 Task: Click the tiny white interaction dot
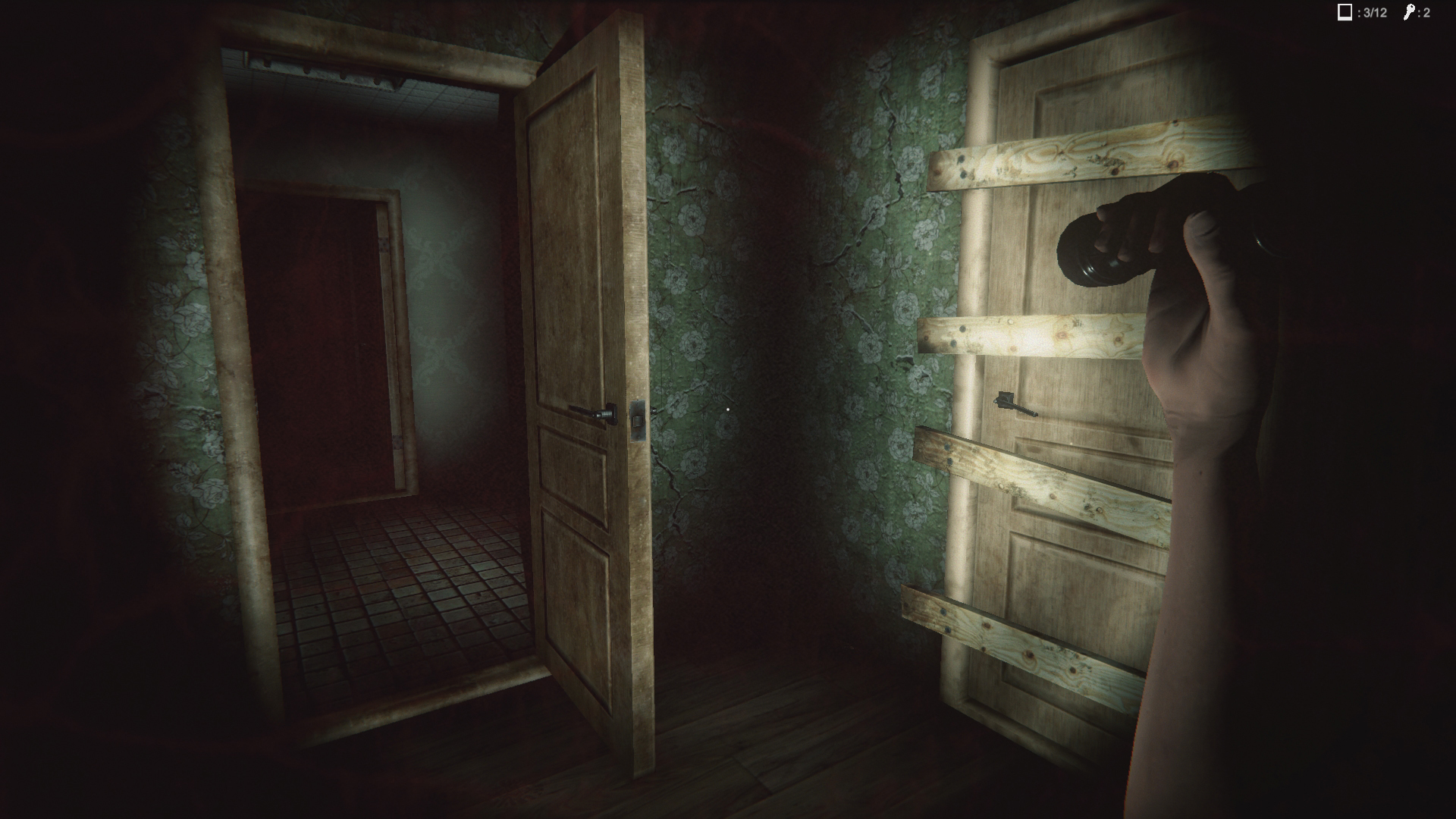pyautogui.click(x=730, y=409)
